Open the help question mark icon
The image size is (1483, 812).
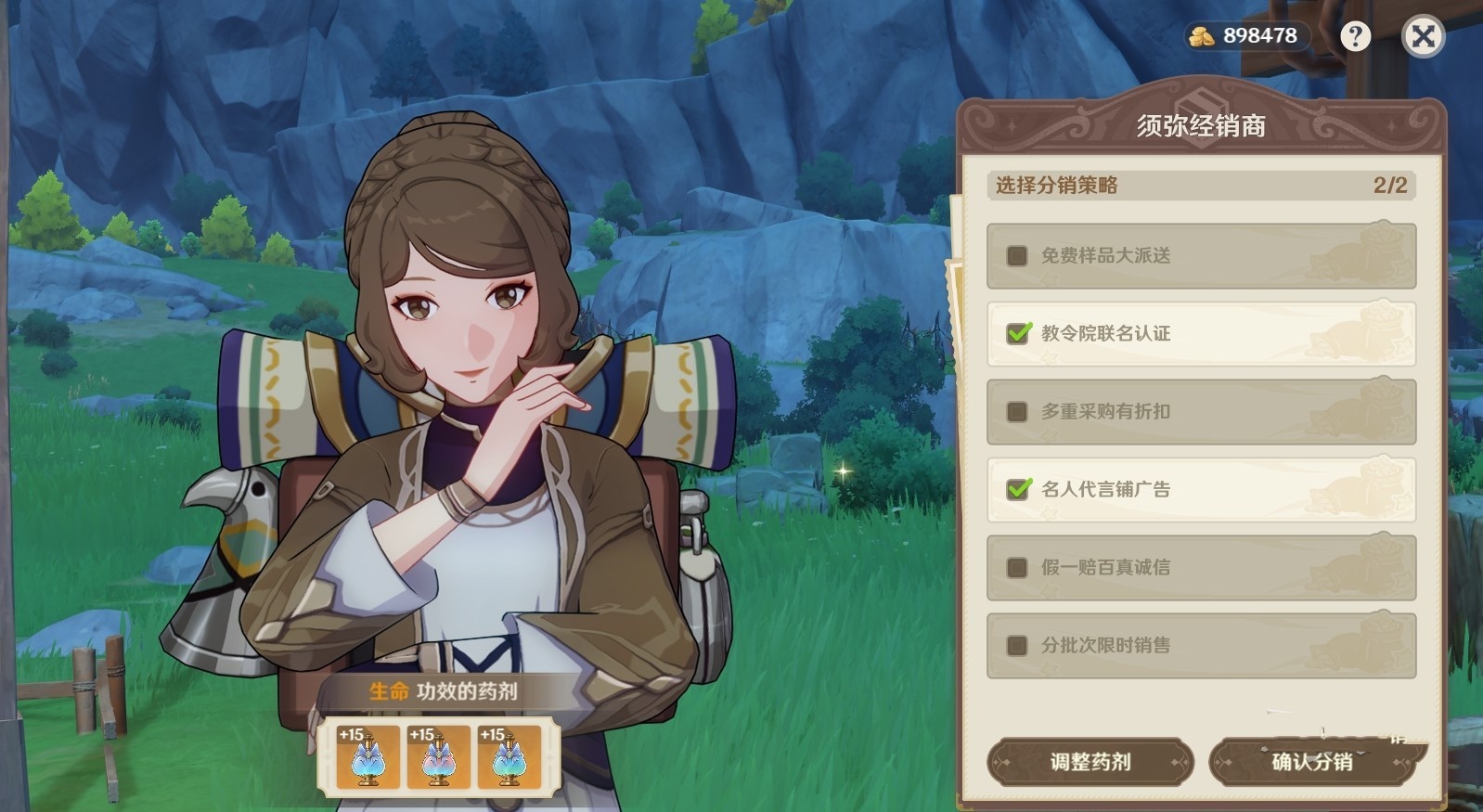tap(1358, 36)
